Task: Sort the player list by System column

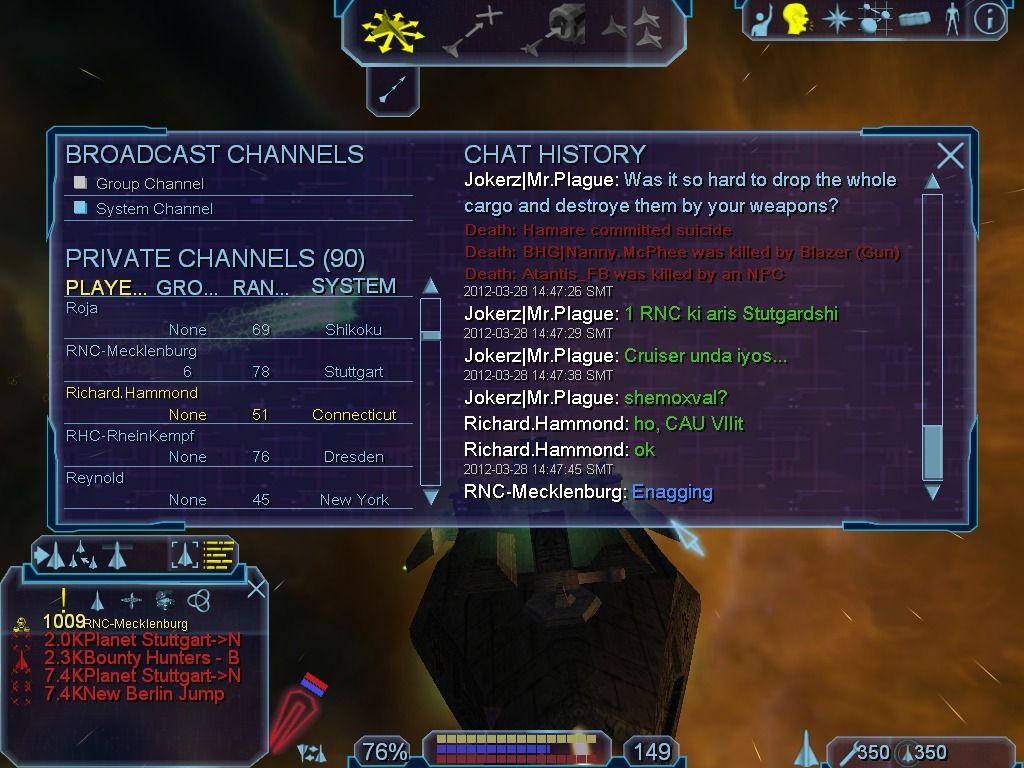Action: click(x=353, y=286)
